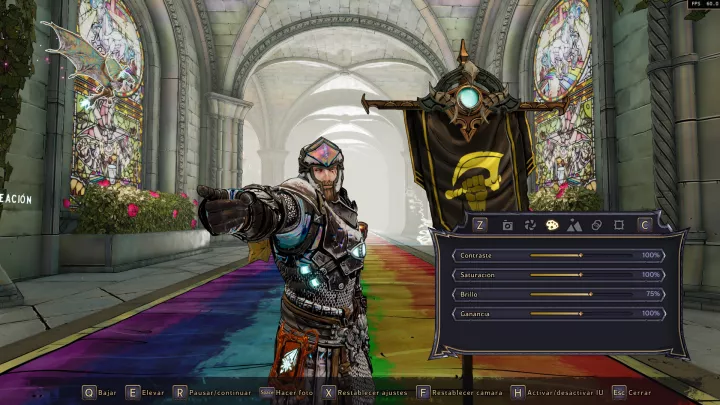Adjust the Ganancia slider
The image size is (720, 405).
coord(581,313)
